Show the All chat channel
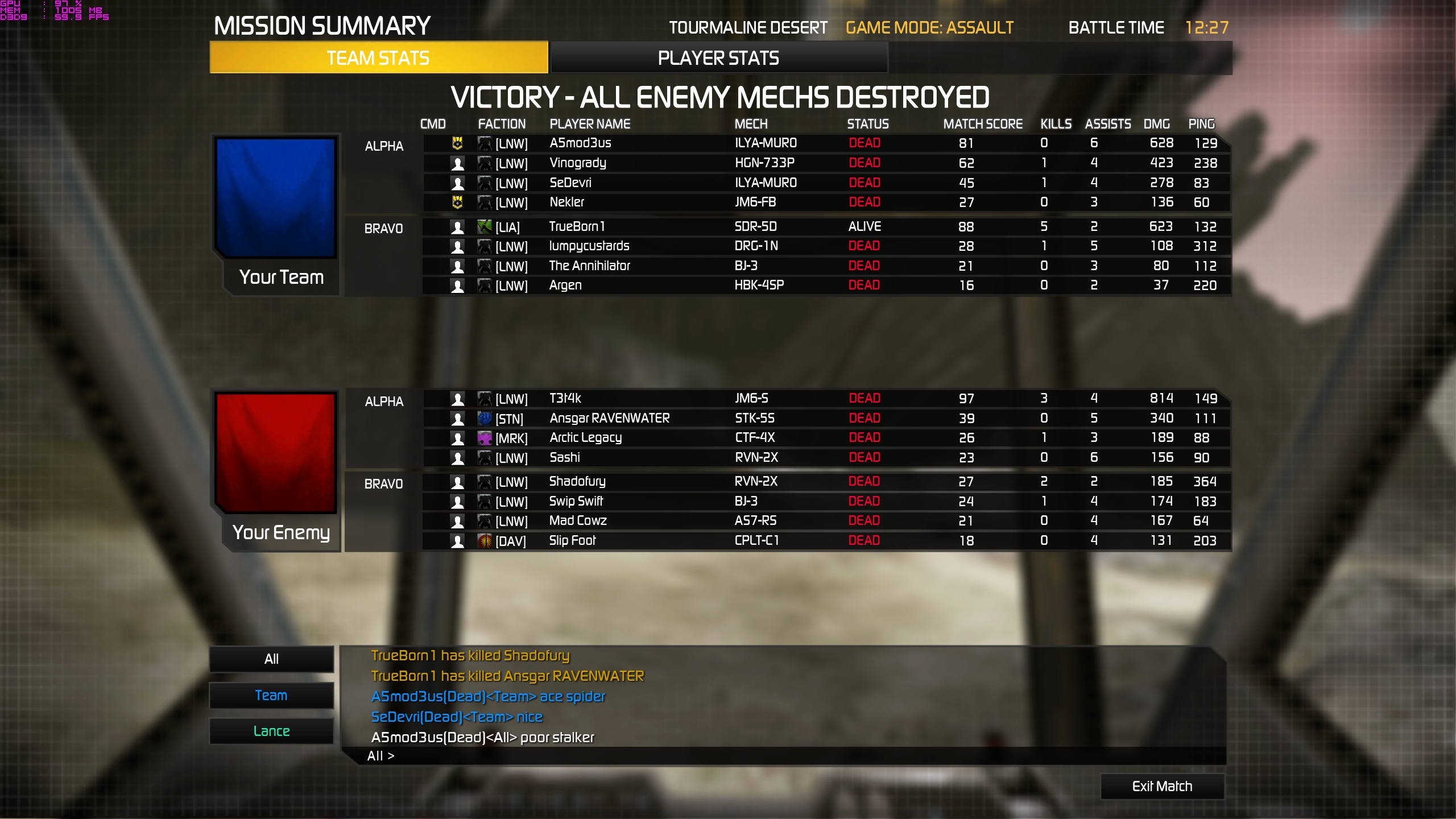1456x819 pixels. point(271,659)
